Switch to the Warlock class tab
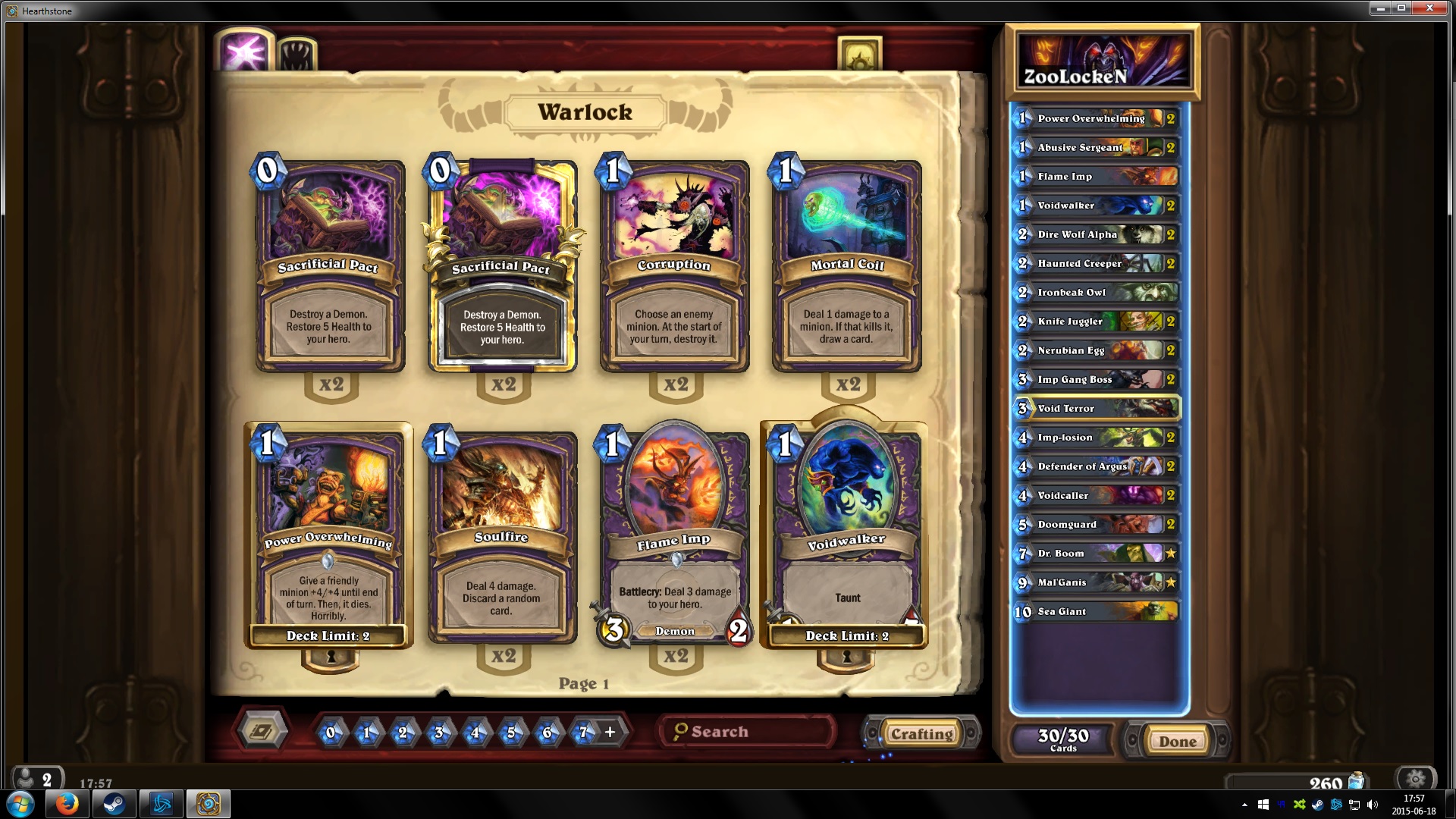The height and width of the screenshot is (819, 1456). click(x=243, y=52)
